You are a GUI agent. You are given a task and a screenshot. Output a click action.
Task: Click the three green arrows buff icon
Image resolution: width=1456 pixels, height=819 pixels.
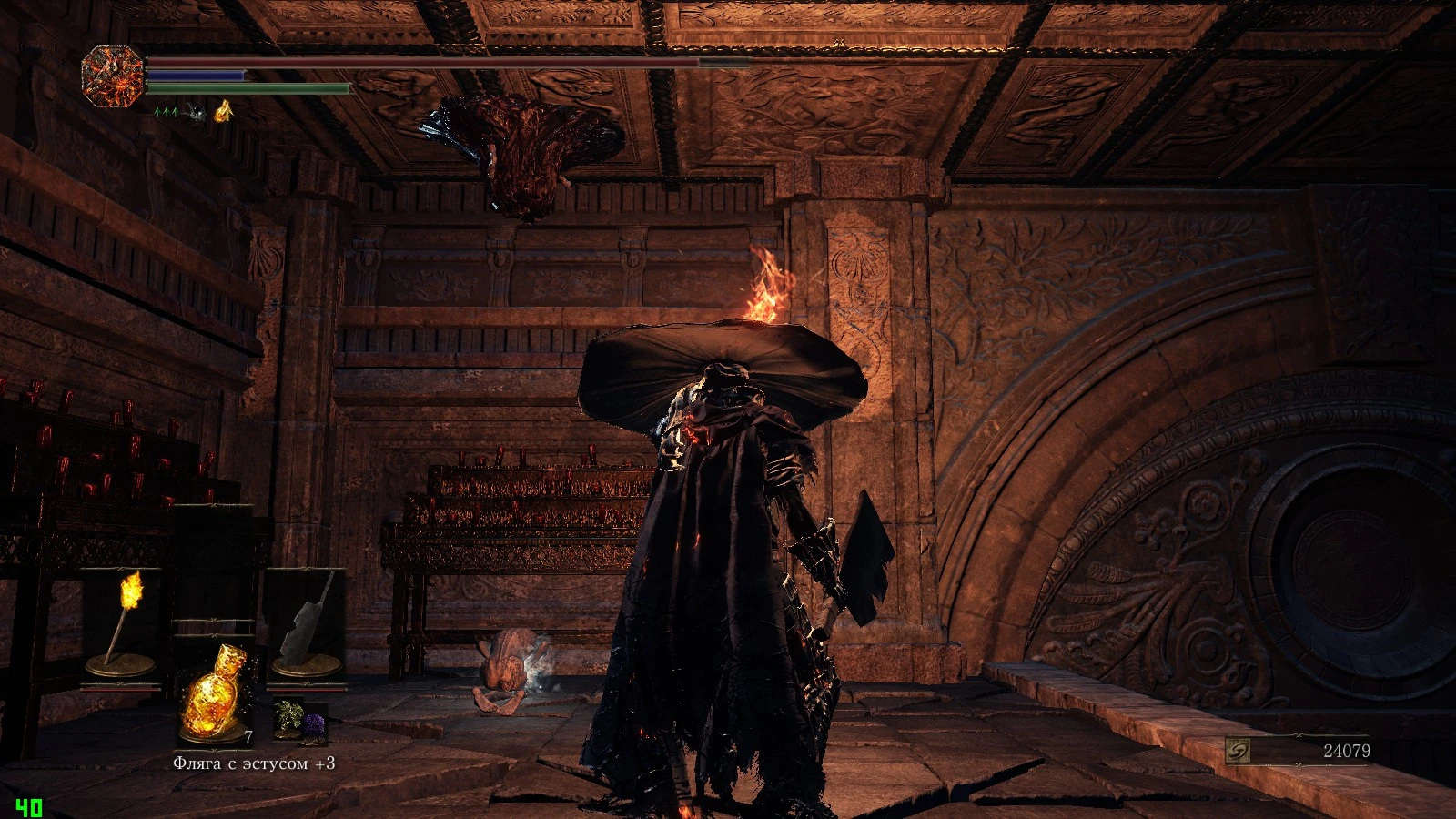click(x=167, y=112)
